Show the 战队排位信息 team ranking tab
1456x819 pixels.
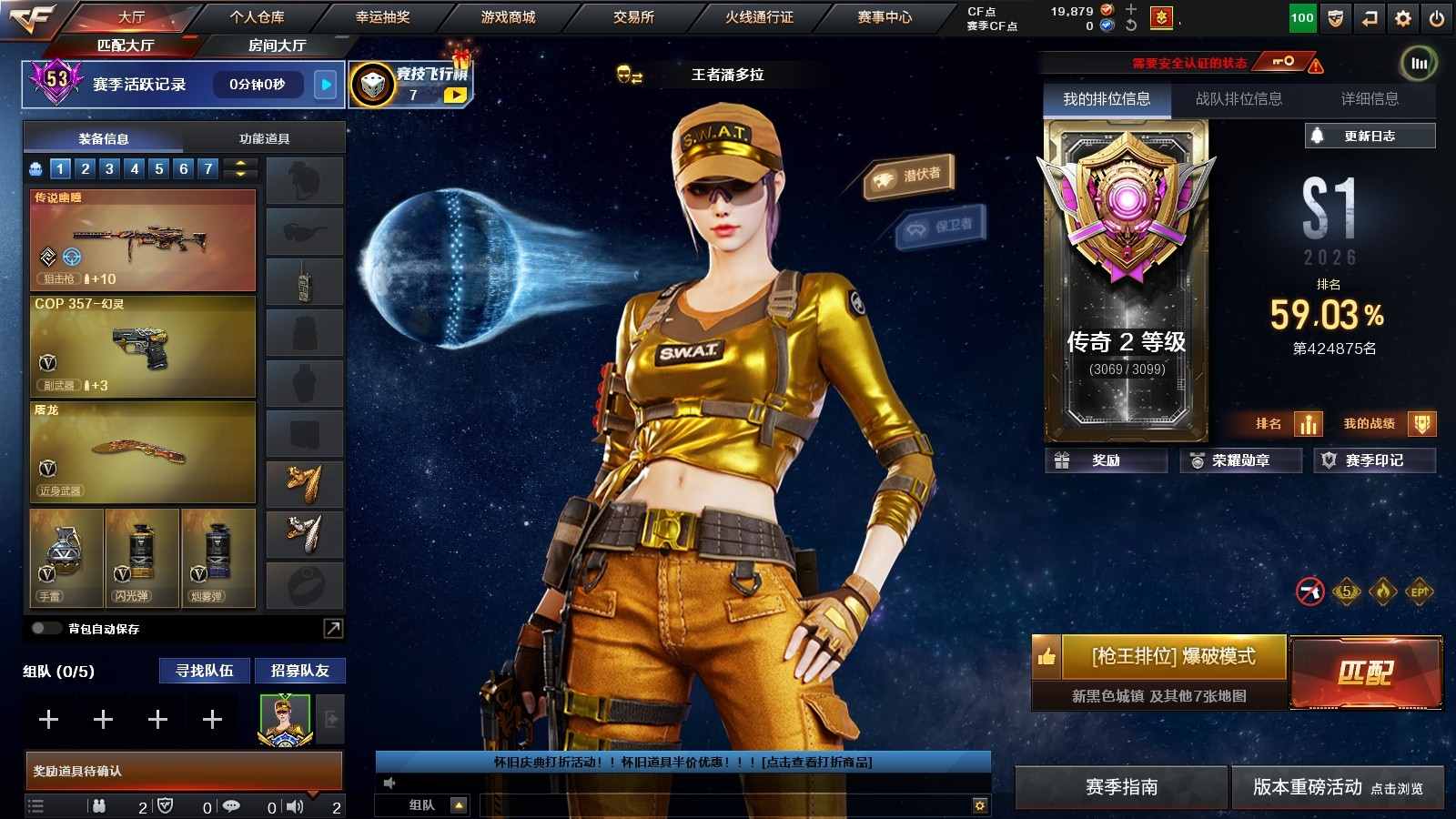pyautogui.click(x=1239, y=99)
